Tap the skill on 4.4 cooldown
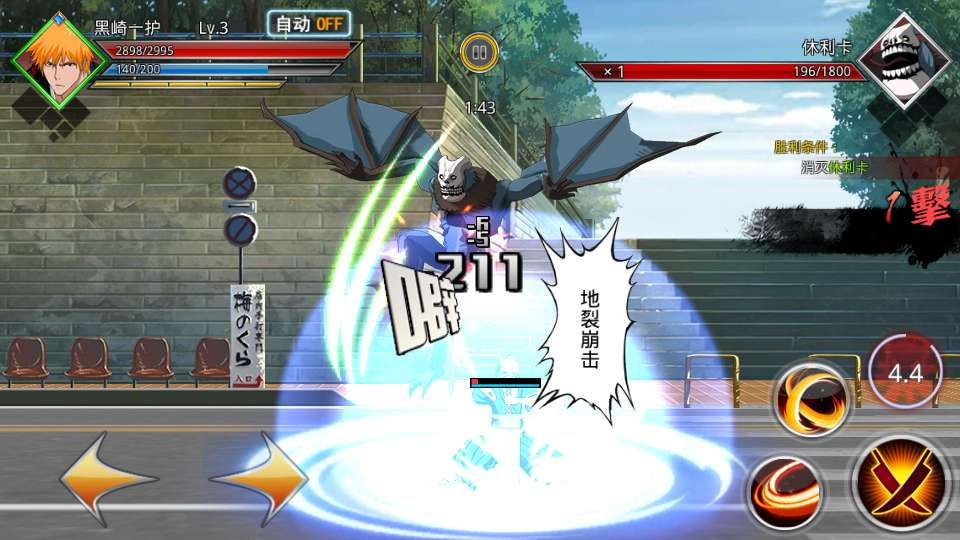The image size is (960, 540). (x=904, y=373)
